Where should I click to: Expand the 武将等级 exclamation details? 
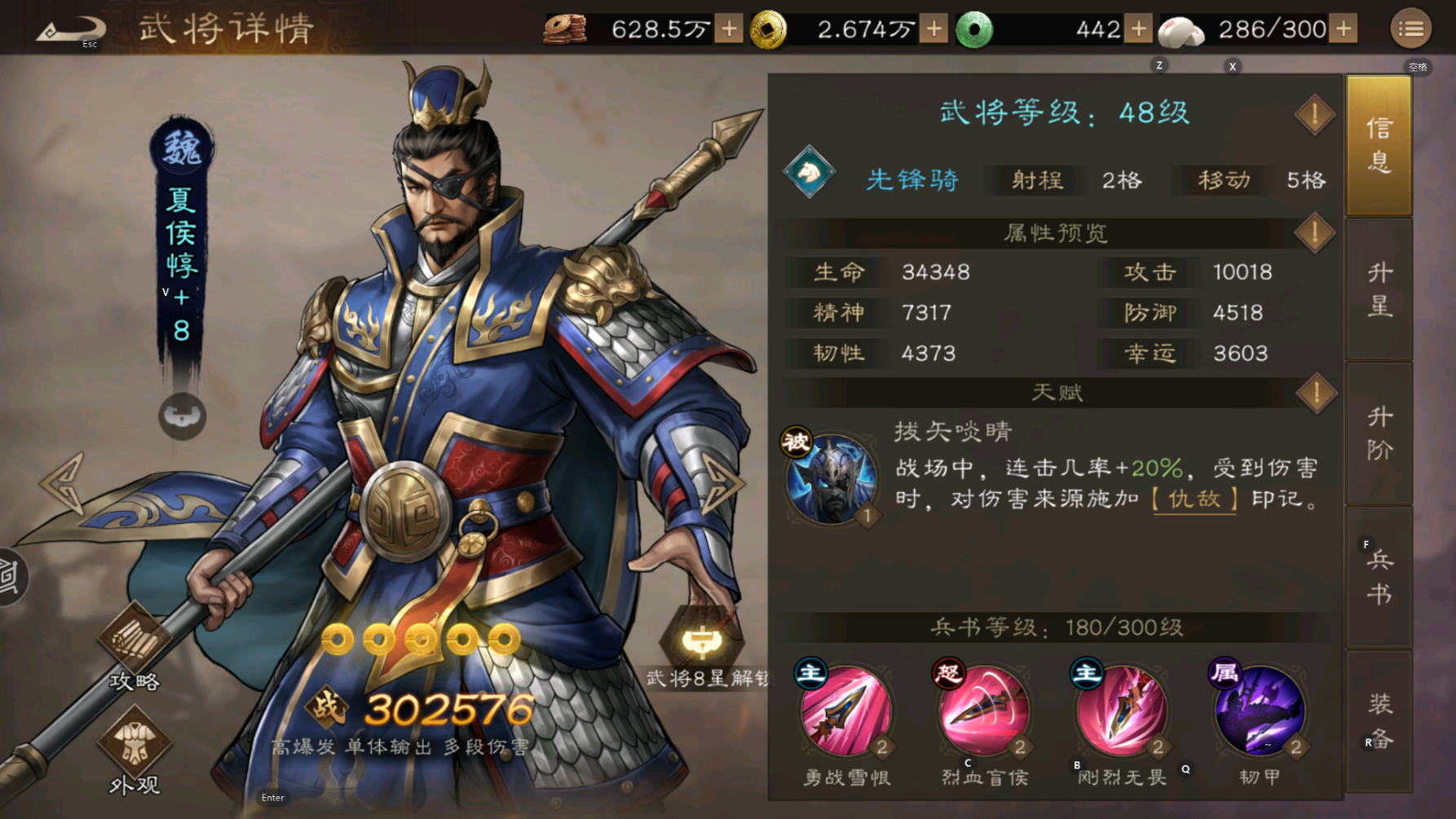click(1313, 114)
